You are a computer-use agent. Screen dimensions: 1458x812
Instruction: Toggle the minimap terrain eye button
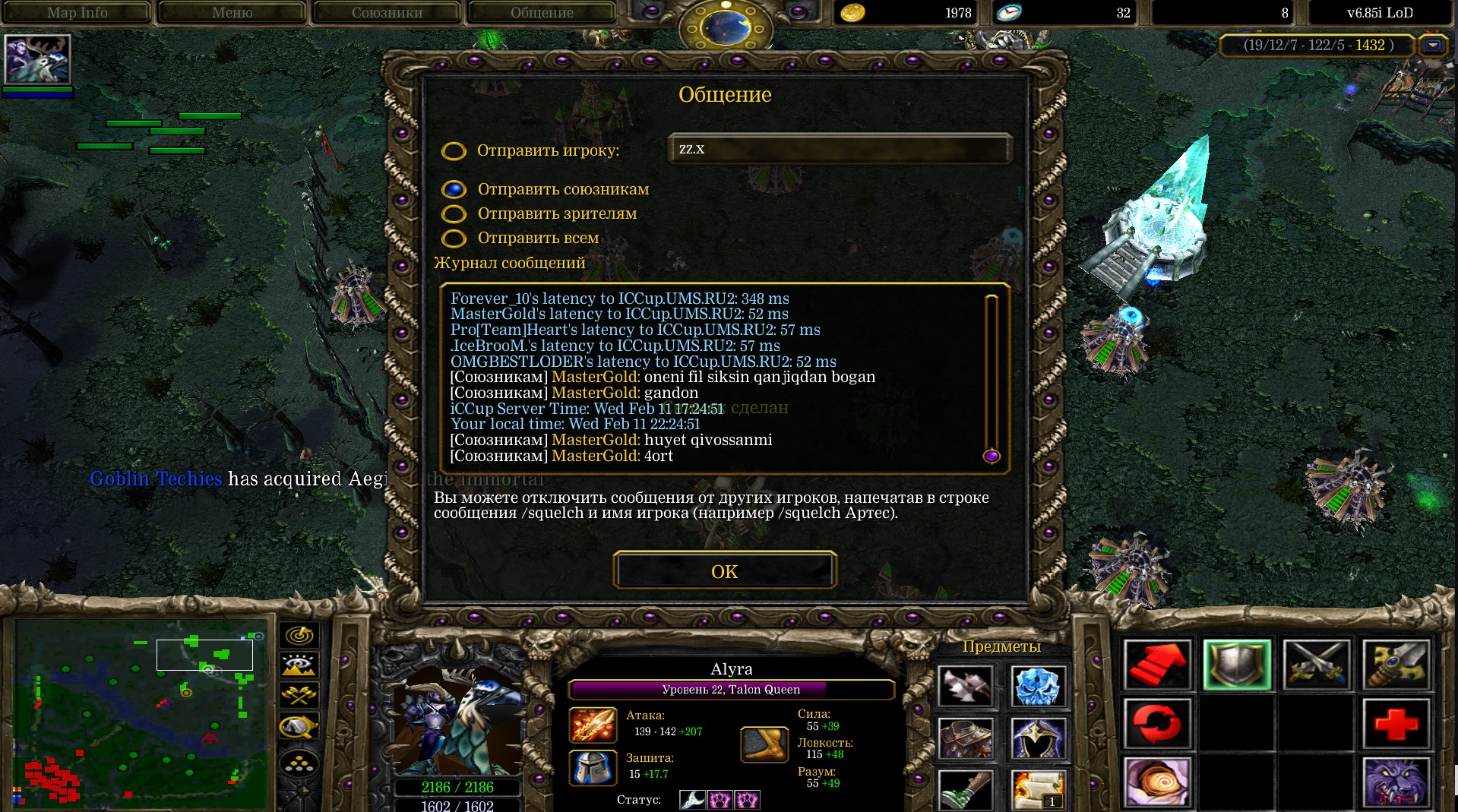coord(299,665)
